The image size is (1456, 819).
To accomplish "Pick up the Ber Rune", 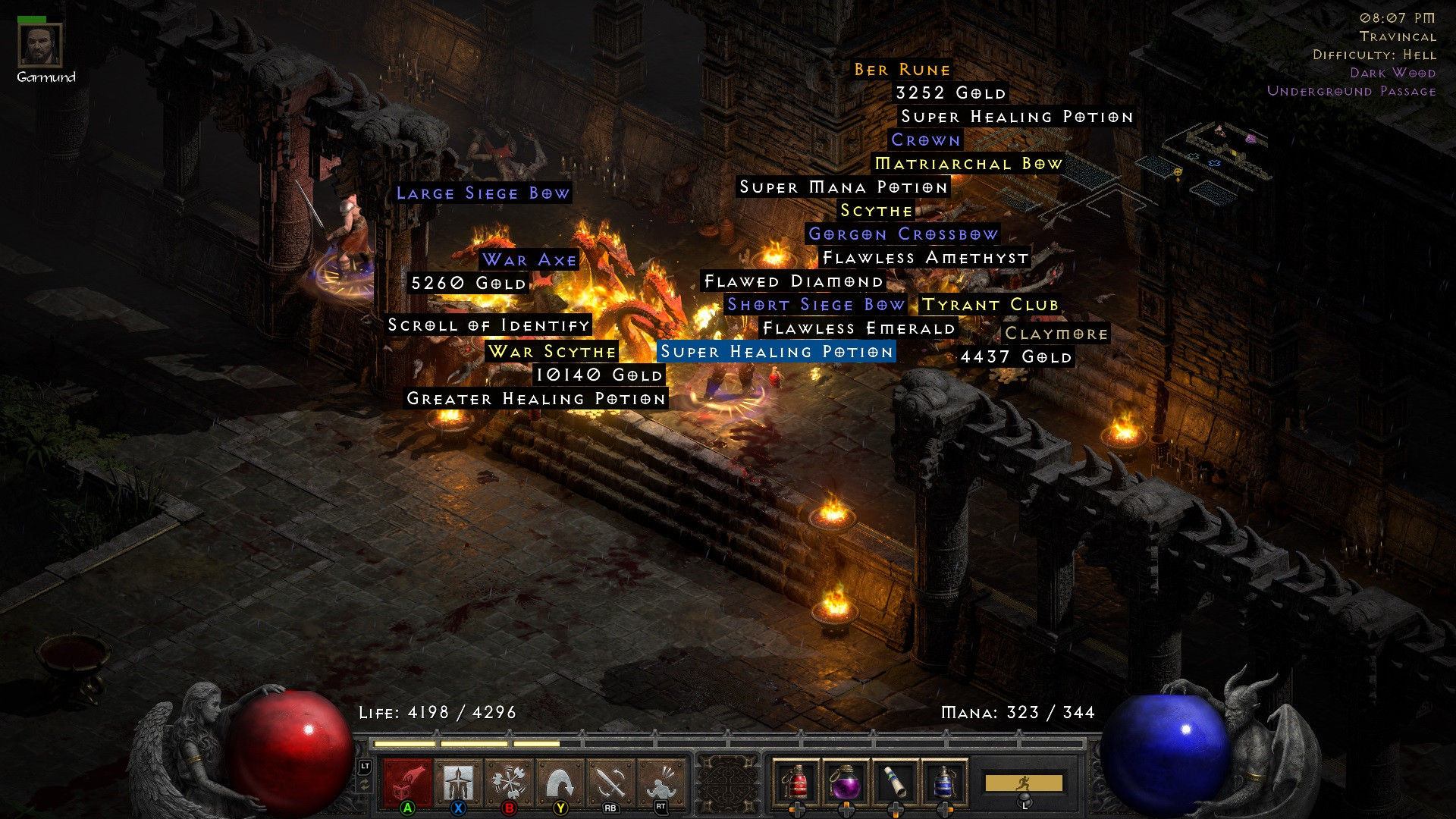I will [x=901, y=70].
